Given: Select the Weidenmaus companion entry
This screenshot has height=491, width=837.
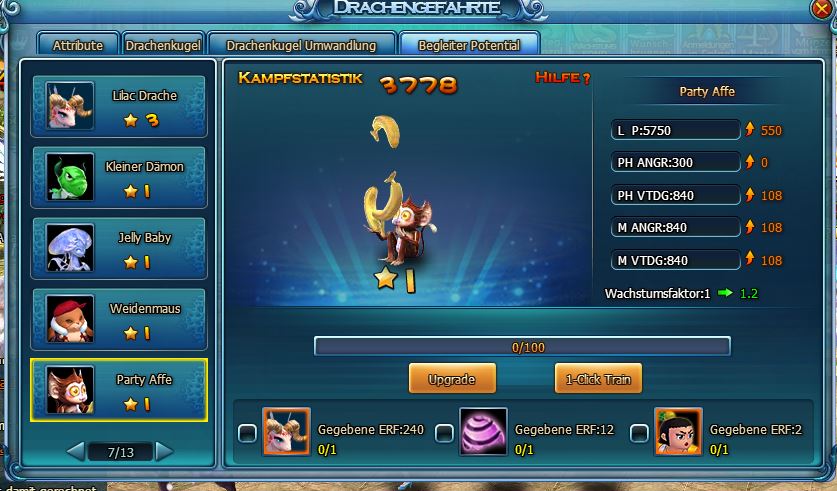Looking at the screenshot, I should click(x=119, y=320).
